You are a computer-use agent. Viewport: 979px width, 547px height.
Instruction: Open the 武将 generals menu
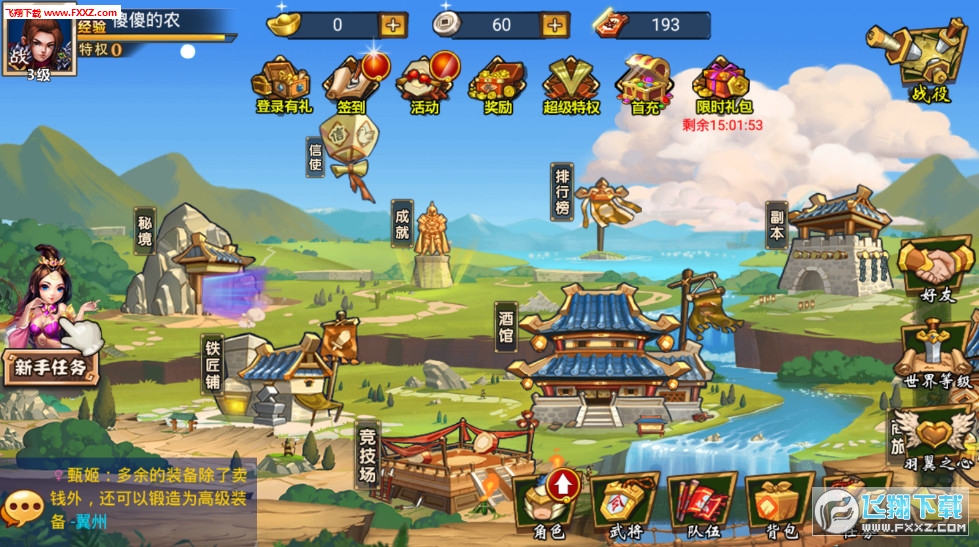624,504
